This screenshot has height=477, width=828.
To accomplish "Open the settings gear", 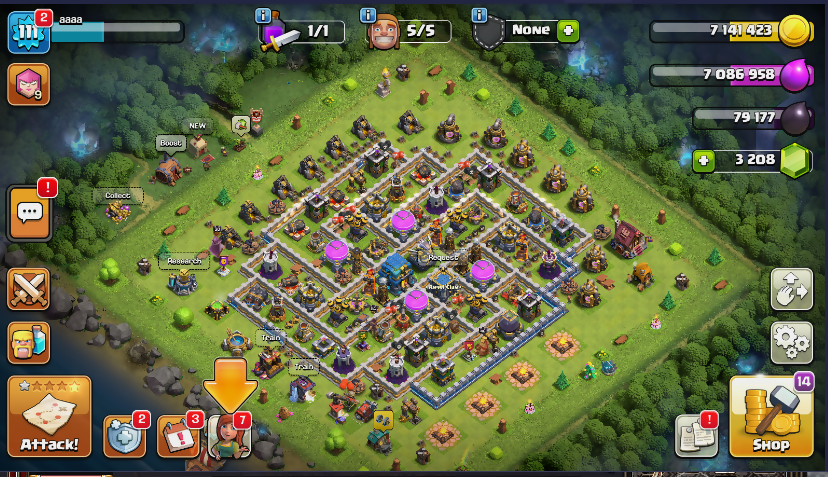I will [x=791, y=343].
